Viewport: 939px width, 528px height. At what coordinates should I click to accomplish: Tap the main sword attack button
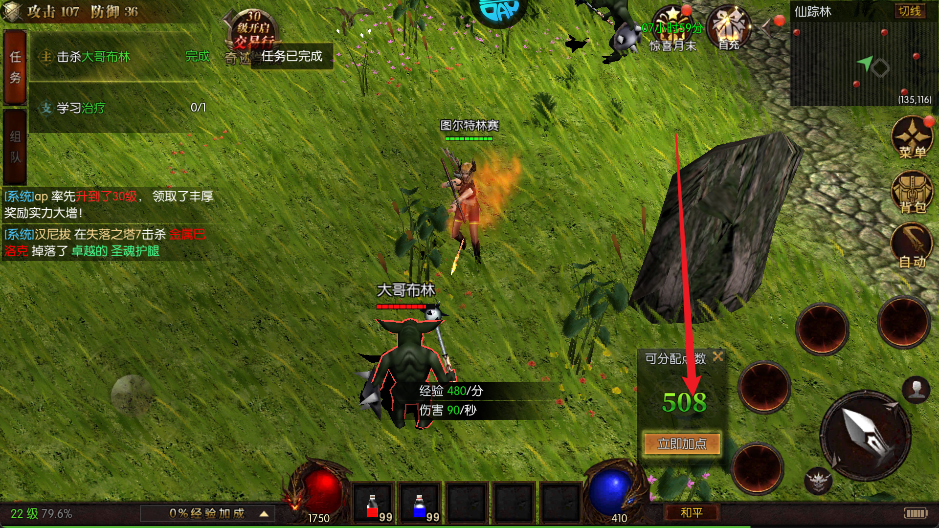click(864, 433)
